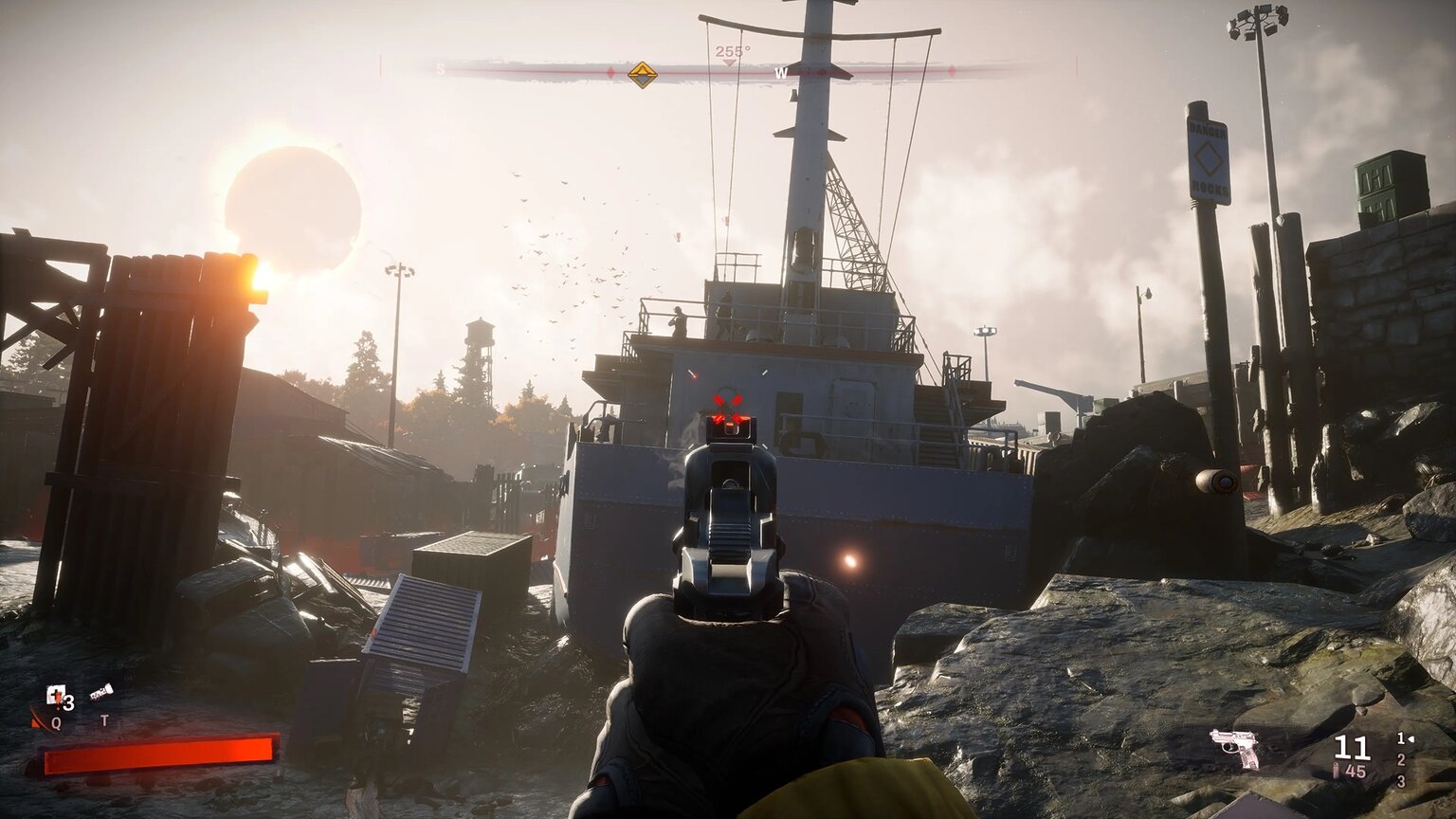Expand the quick-use wheel via the Q indicator
Viewport: 1456px width, 819px height.
(x=56, y=721)
